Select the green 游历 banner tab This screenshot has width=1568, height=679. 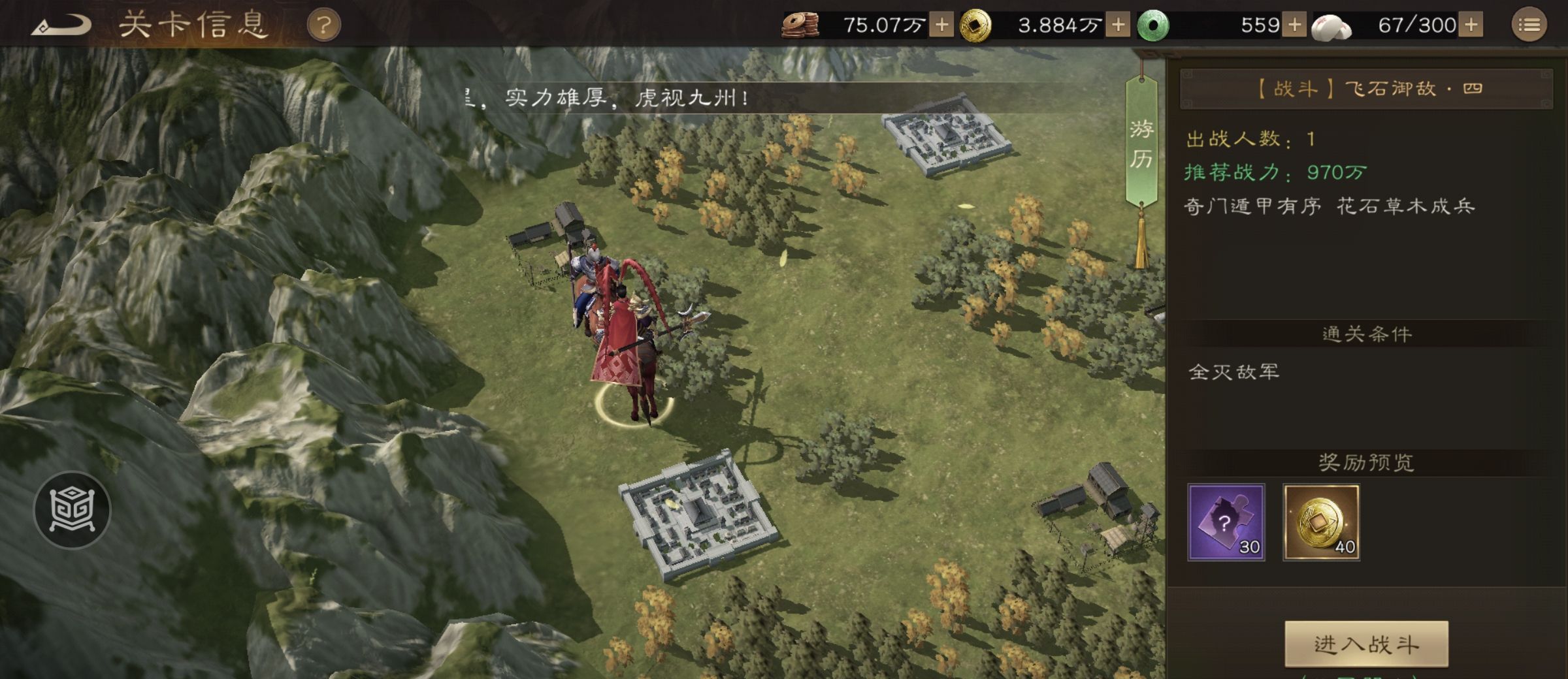coord(1141,144)
